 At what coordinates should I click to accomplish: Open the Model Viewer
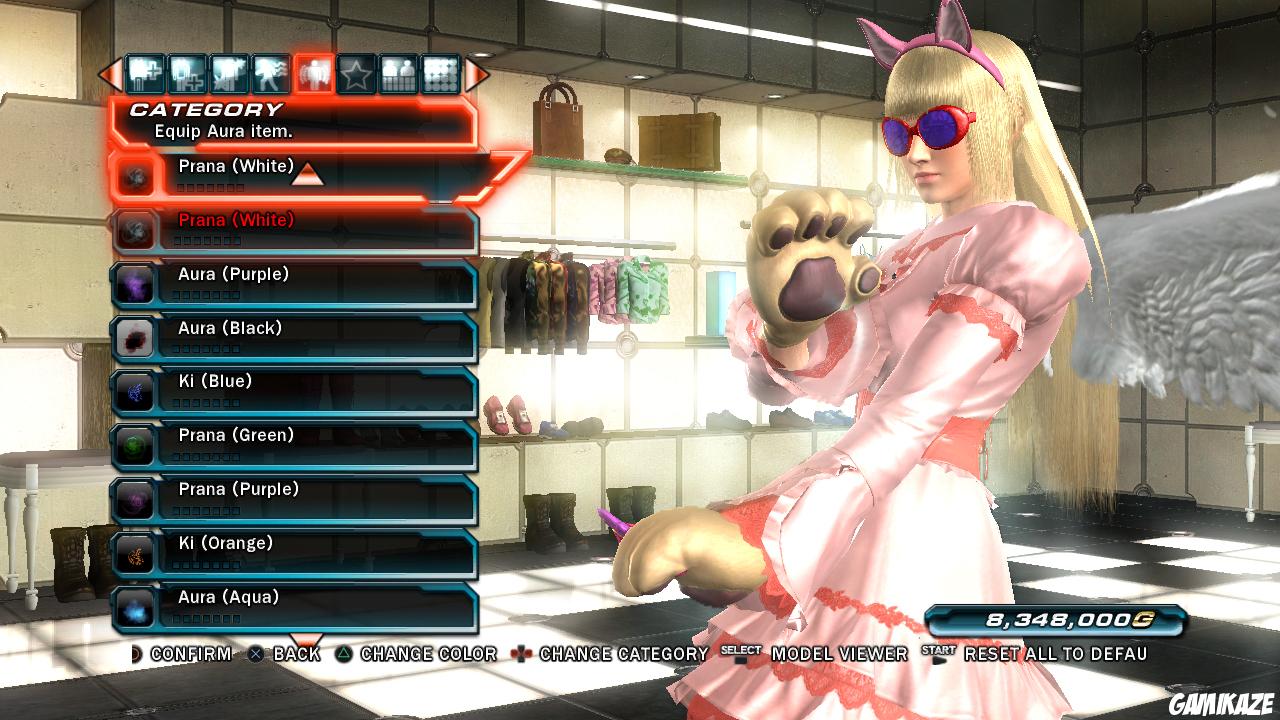[x=836, y=656]
